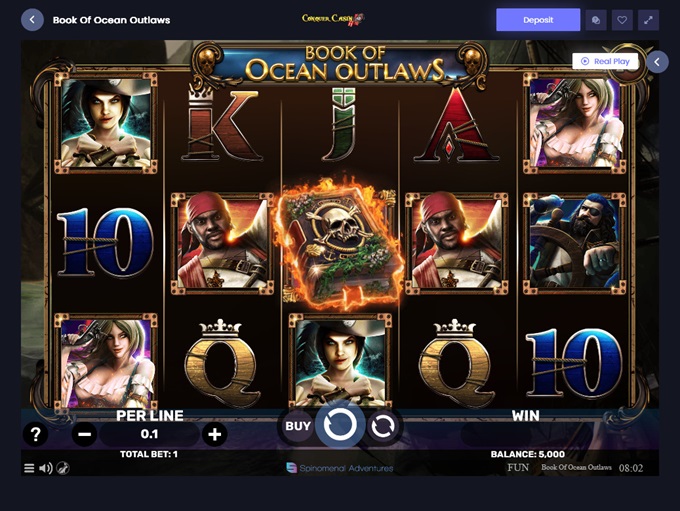Toggle the sound speaker icon
Image resolution: width=680 pixels, height=511 pixels.
(45, 467)
